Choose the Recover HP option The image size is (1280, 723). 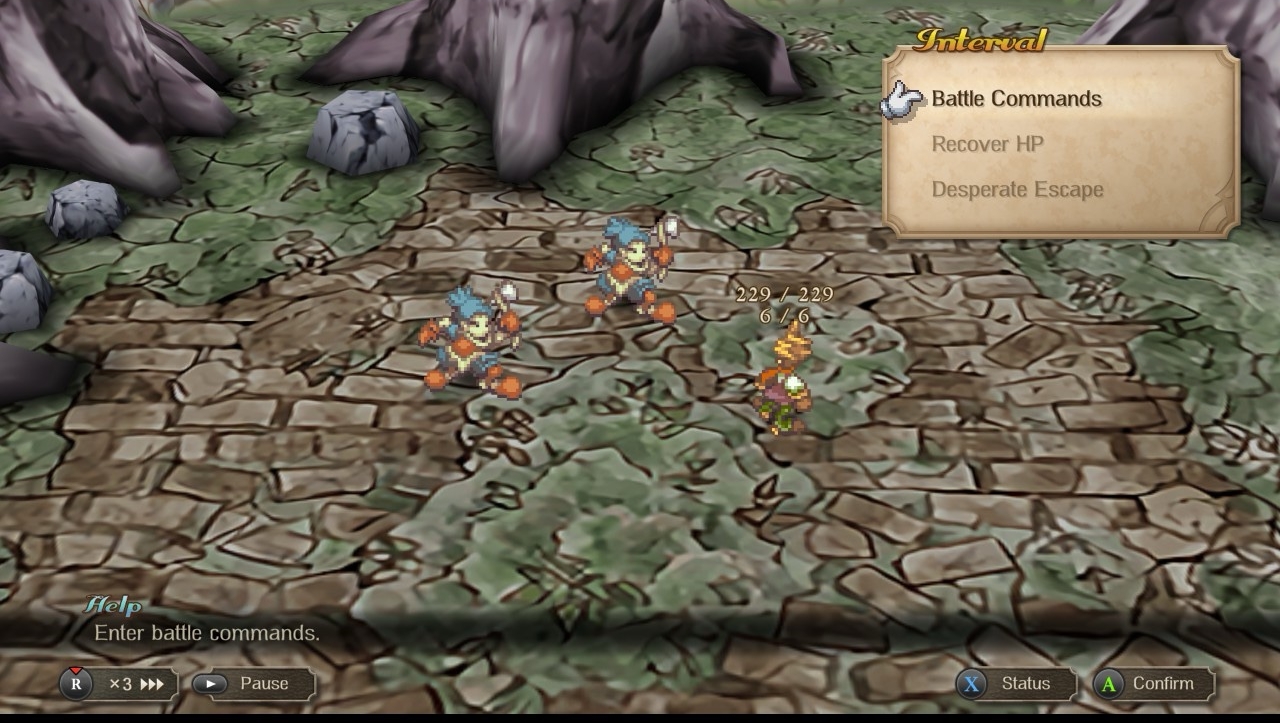click(987, 144)
